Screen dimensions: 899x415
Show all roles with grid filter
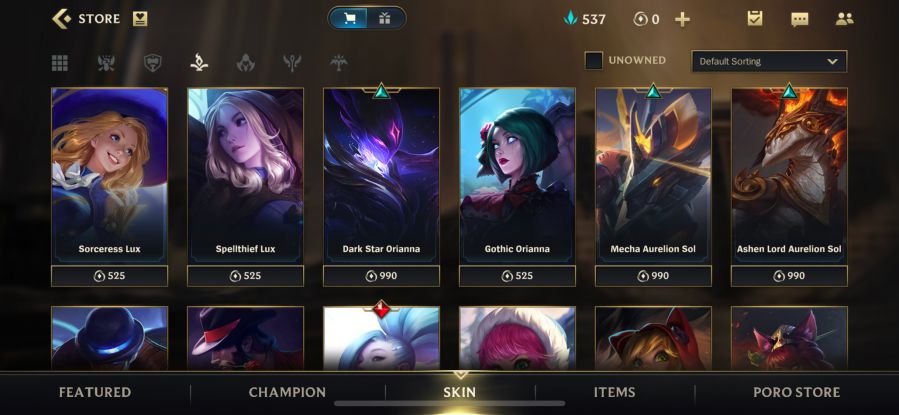(60, 63)
